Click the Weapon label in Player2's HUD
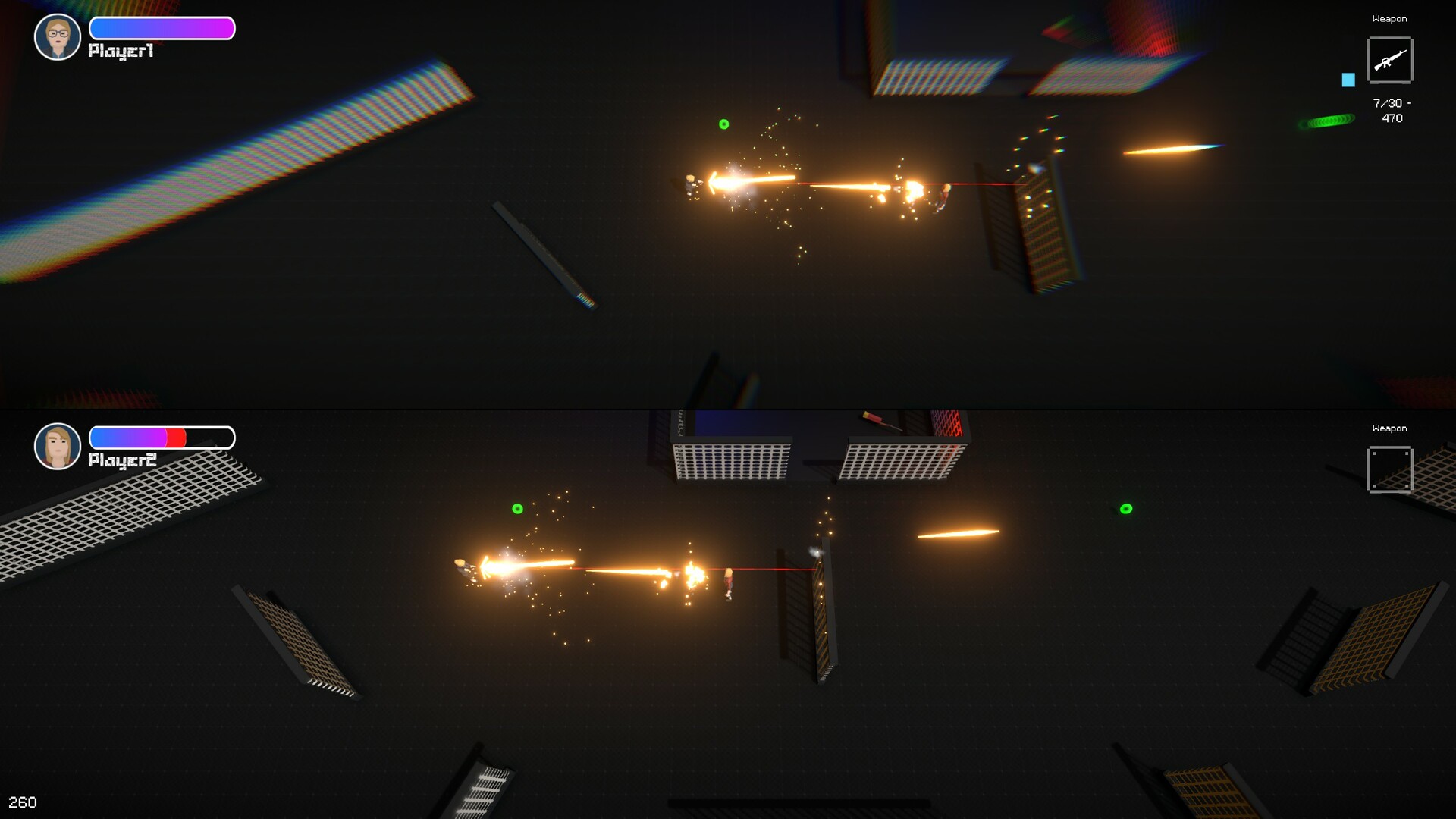Screen dimensions: 1456x819 [x=1390, y=428]
